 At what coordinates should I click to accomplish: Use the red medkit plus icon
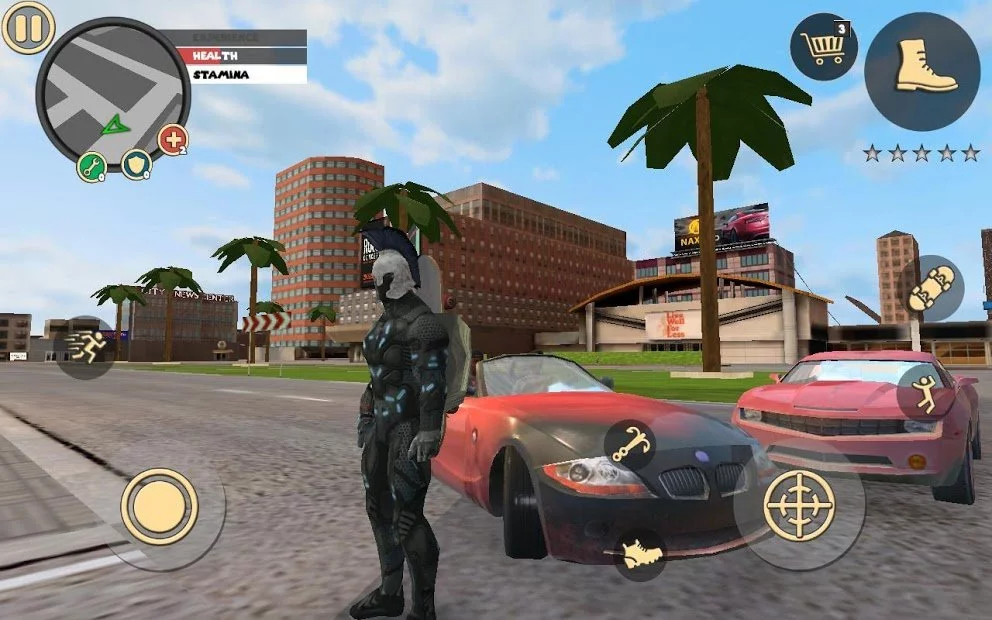tap(173, 140)
